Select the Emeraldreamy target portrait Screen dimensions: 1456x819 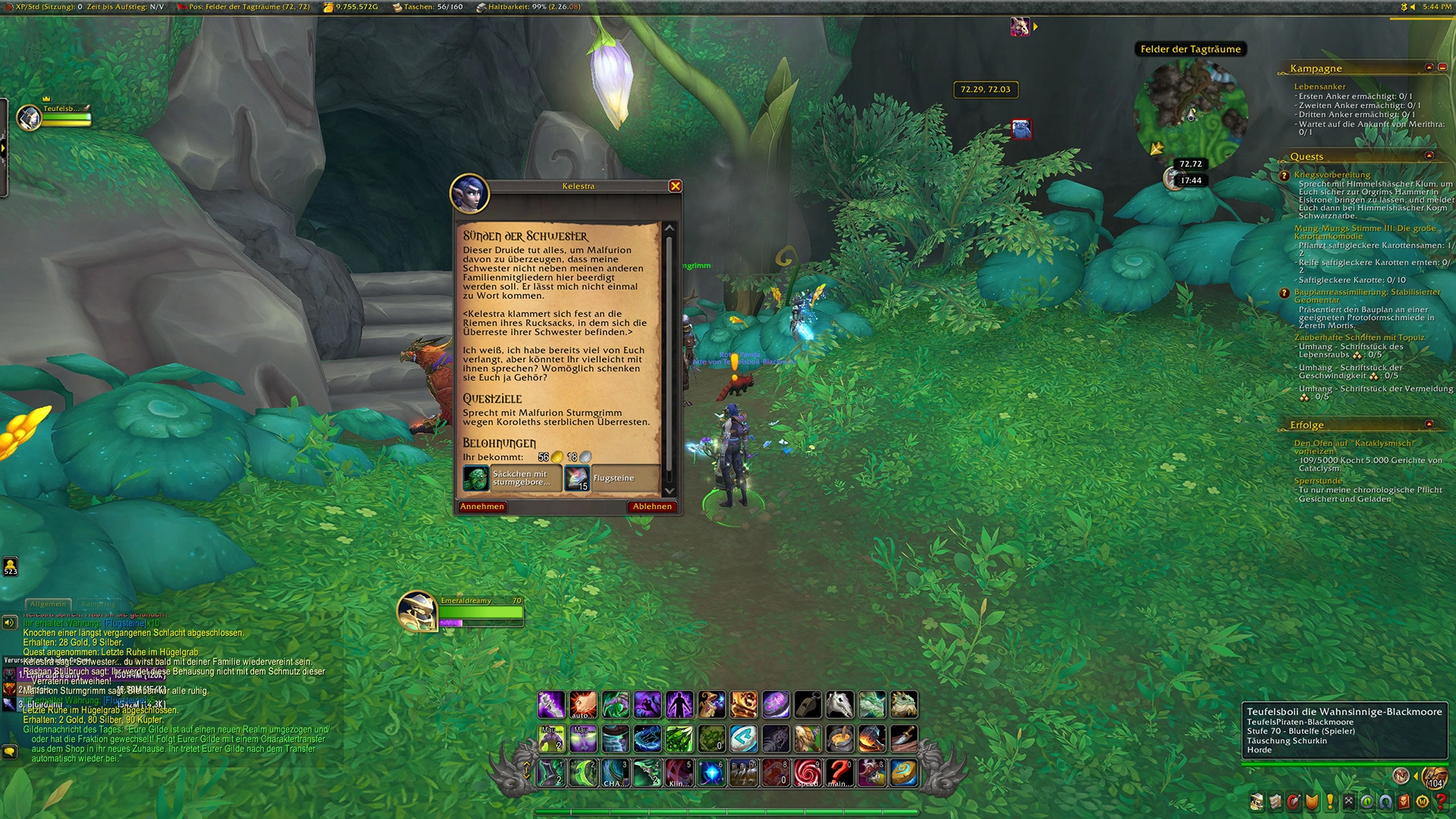tap(416, 611)
